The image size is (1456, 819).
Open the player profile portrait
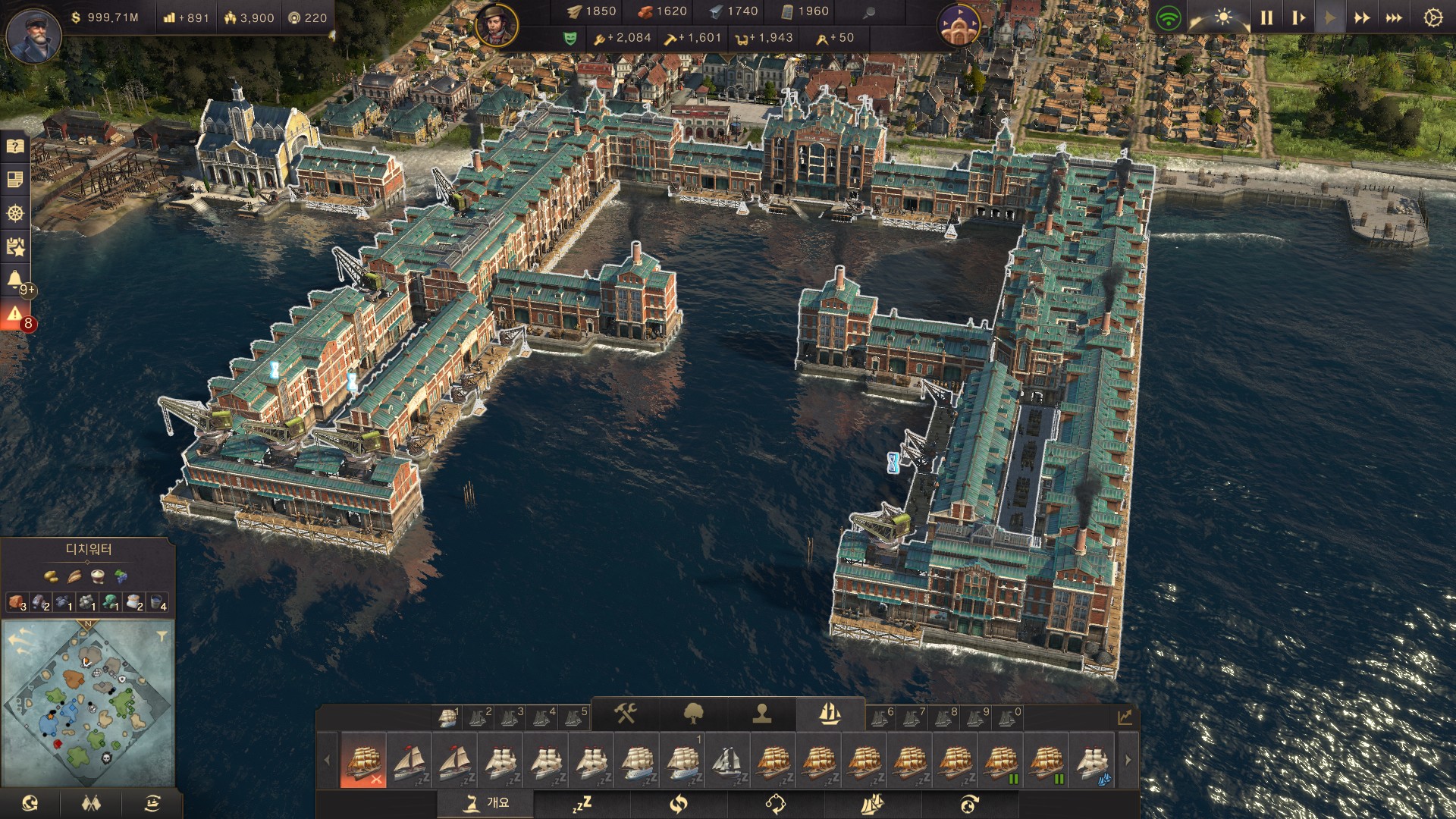coord(33,35)
